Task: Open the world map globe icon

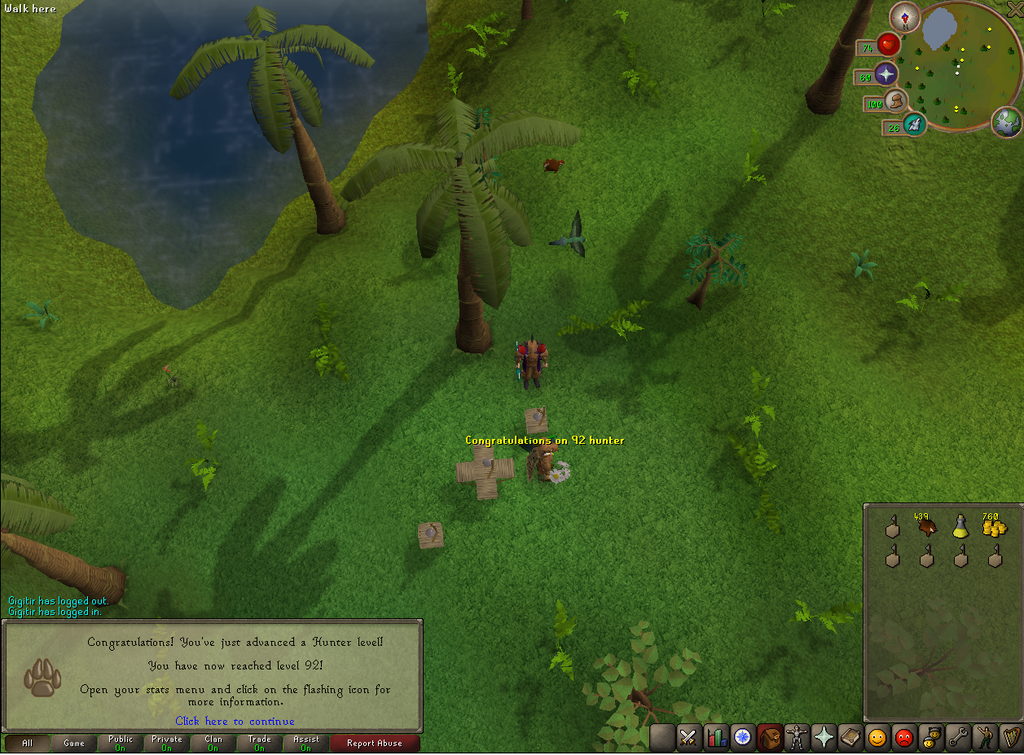Action: (1006, 122)
